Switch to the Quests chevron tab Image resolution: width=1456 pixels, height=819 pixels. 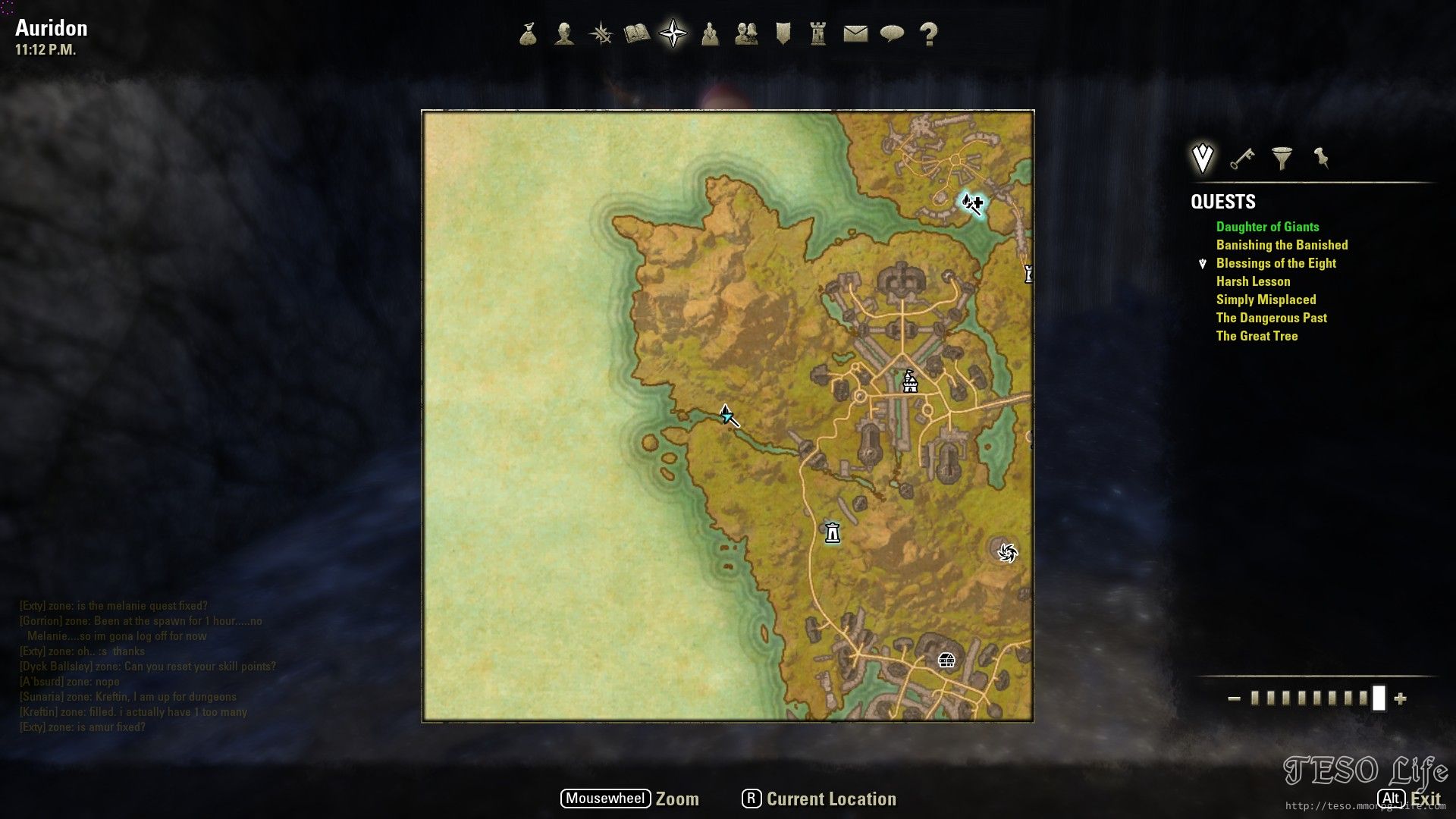pyautogui.click(x=1201, y=157)
